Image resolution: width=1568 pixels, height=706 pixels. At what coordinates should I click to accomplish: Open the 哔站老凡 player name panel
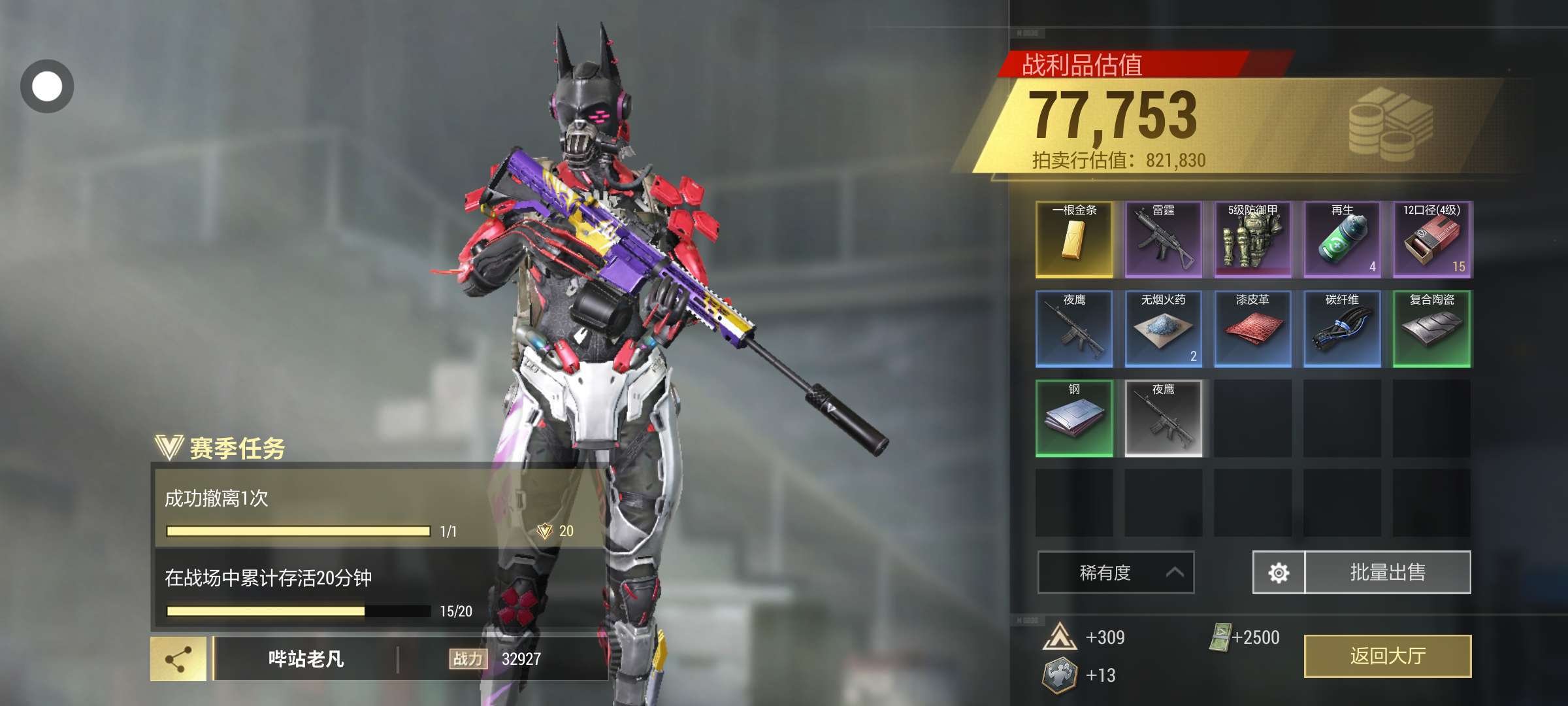(306, 659)
